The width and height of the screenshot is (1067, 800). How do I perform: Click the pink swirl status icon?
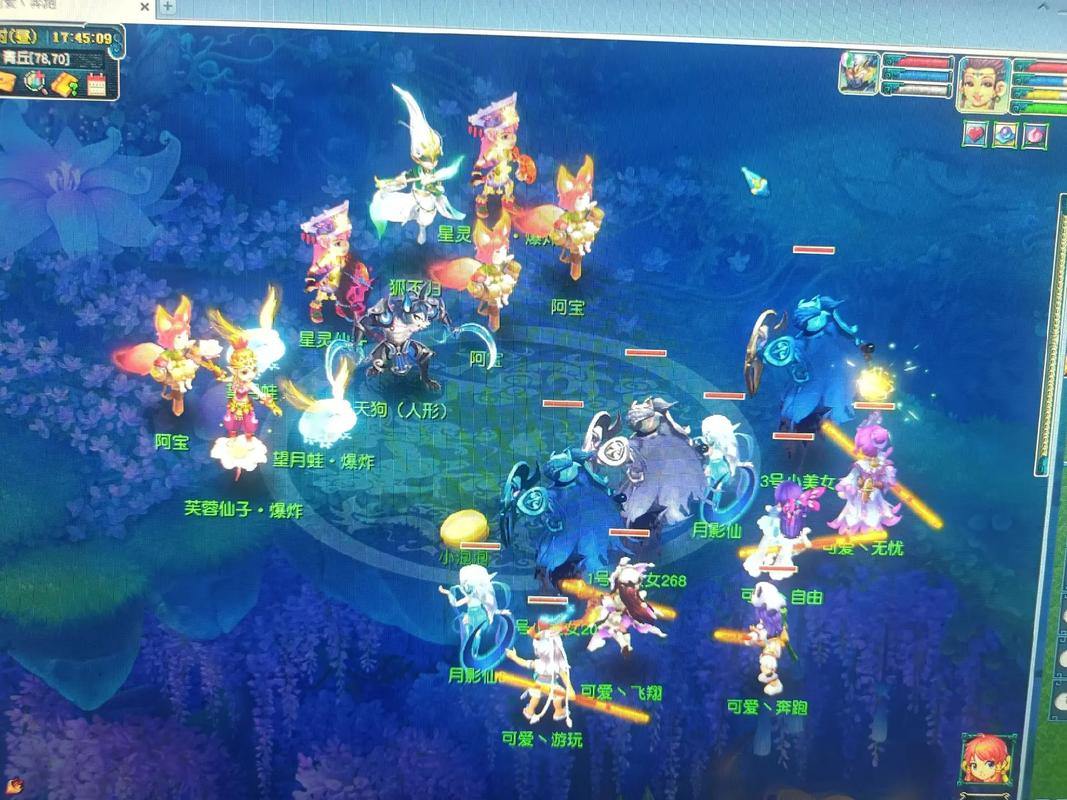[1035, 133]
